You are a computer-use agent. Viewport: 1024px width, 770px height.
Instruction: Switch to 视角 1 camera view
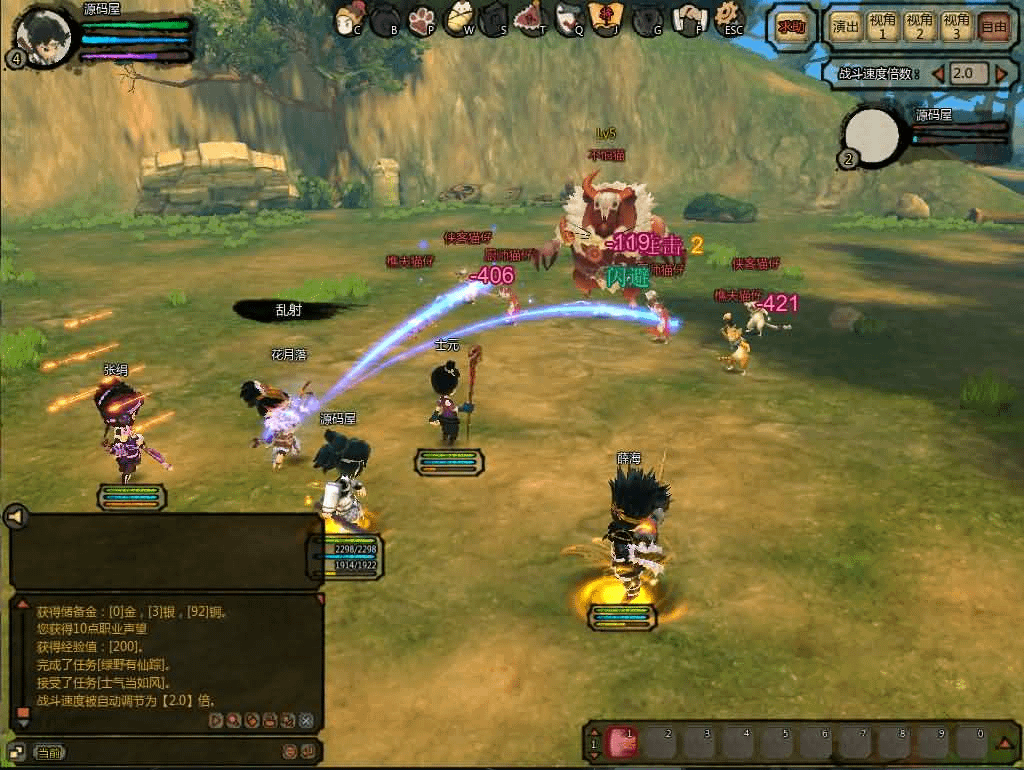882,27
